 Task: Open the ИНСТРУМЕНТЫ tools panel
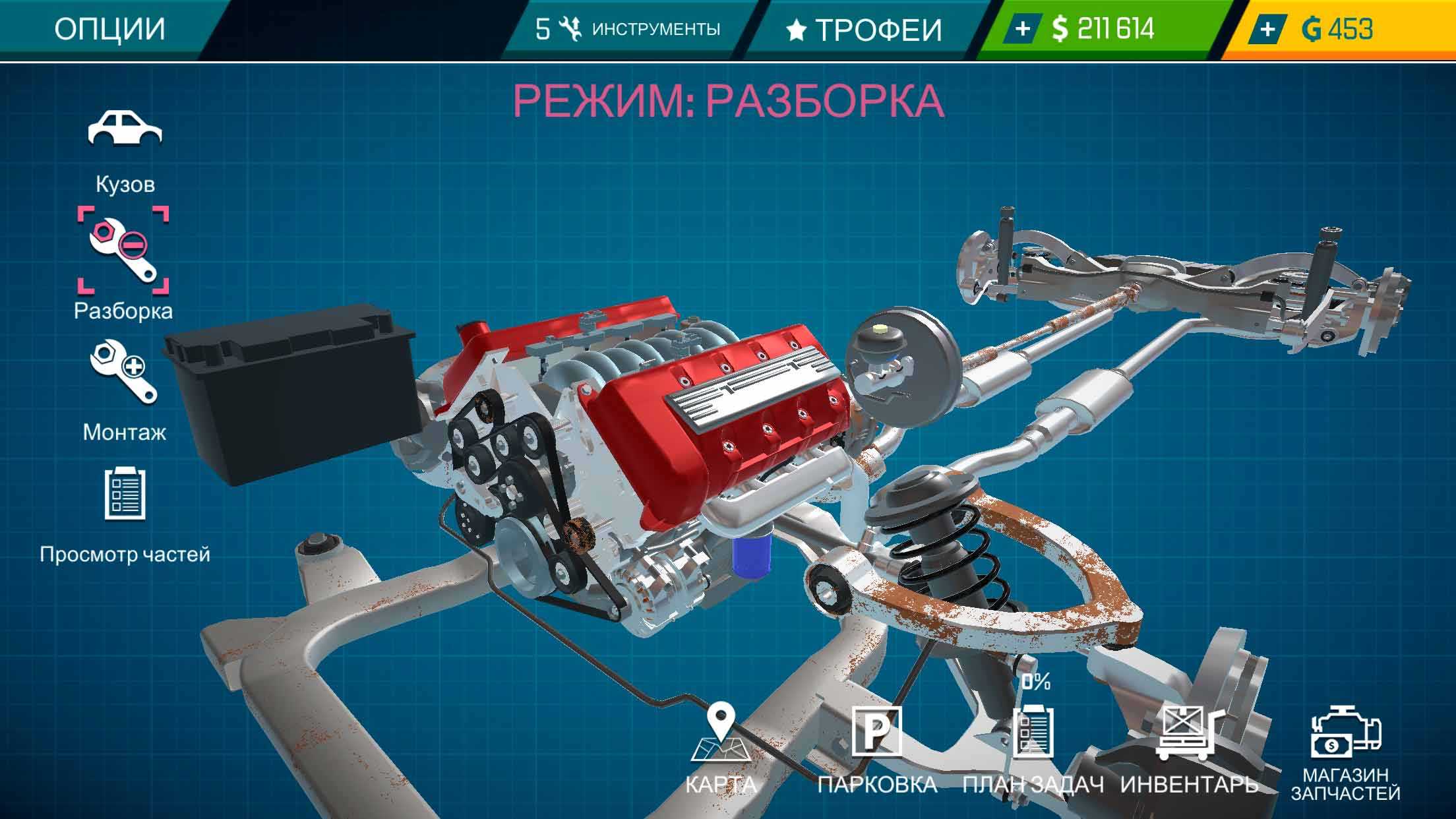pyautogui.click(x=628, y=30)
